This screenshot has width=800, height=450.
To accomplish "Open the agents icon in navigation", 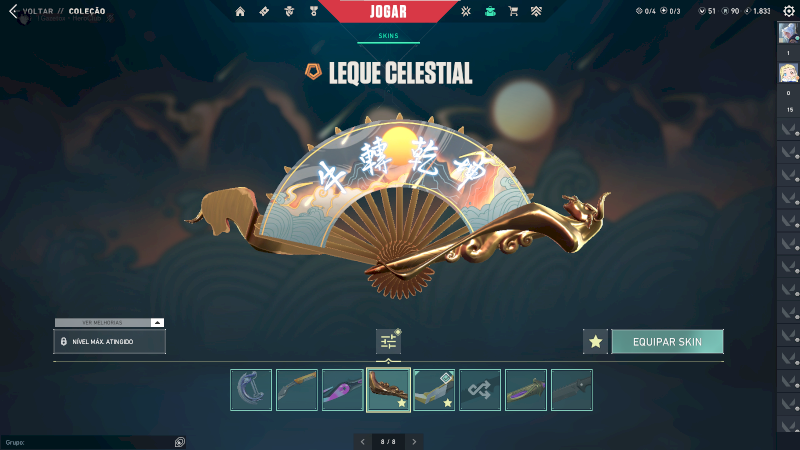I will click(x=289, y=12).
